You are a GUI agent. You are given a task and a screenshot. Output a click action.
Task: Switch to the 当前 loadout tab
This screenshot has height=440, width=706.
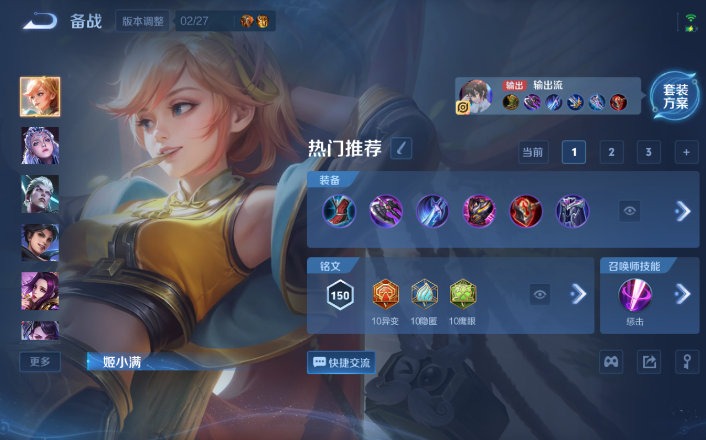coord(532,152)
